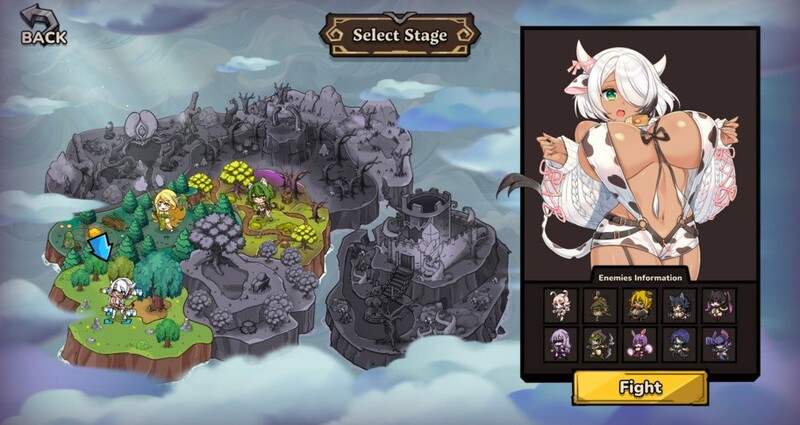Check the lavender long-haired enemy icon
The image size is (800, 425).
tap(559, 343)
